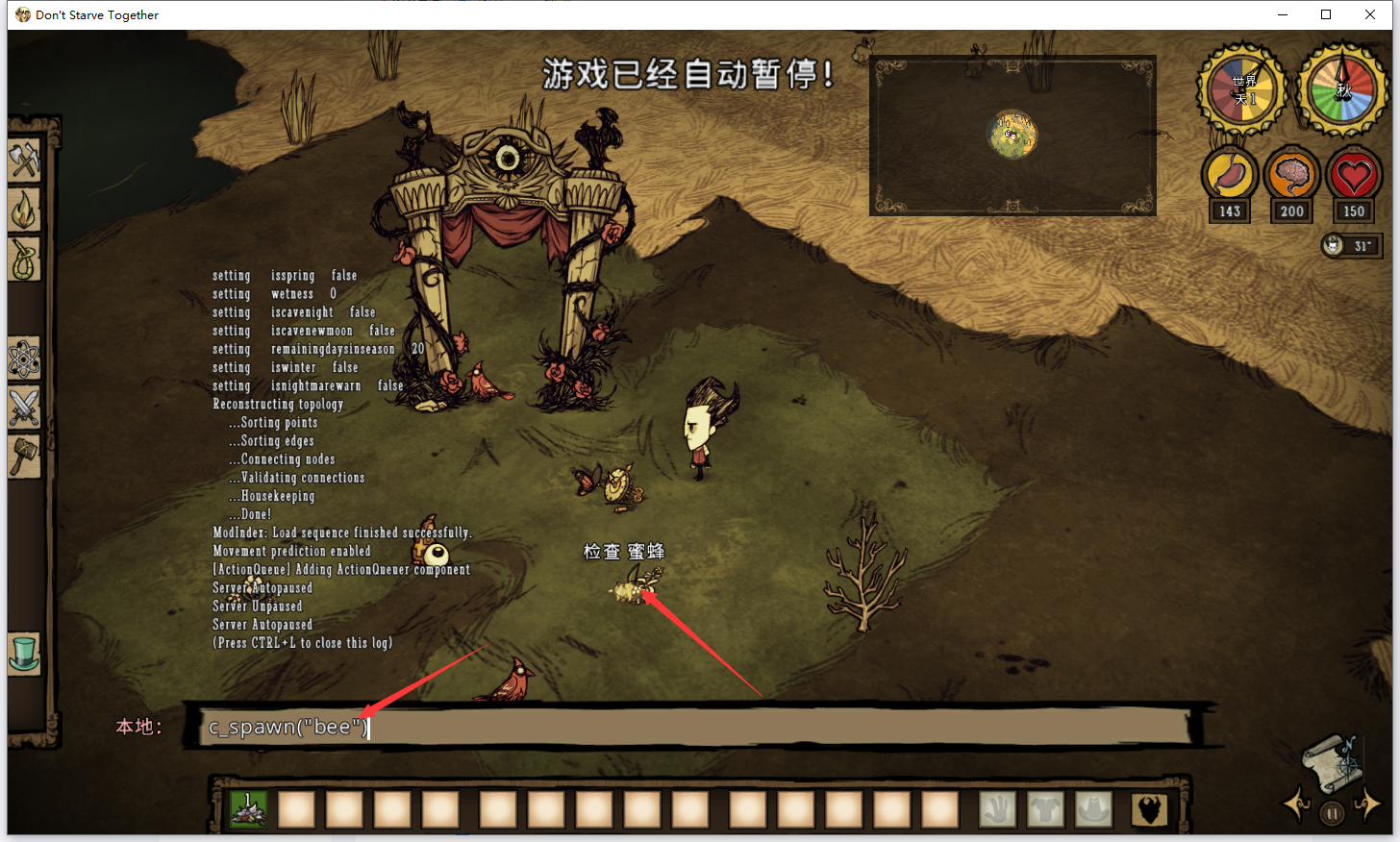Close the game window
This screenshot has height=842, width=1400.
coord(1370,14)
